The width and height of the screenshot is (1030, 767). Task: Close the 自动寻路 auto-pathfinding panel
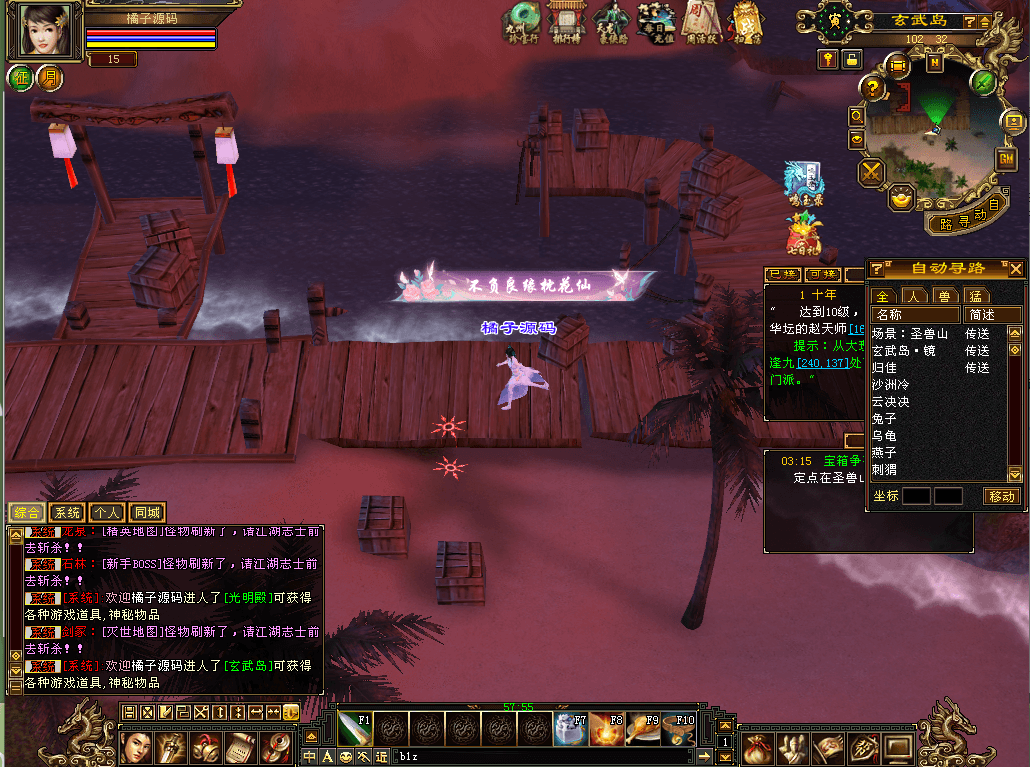(x=1016, y=268)
